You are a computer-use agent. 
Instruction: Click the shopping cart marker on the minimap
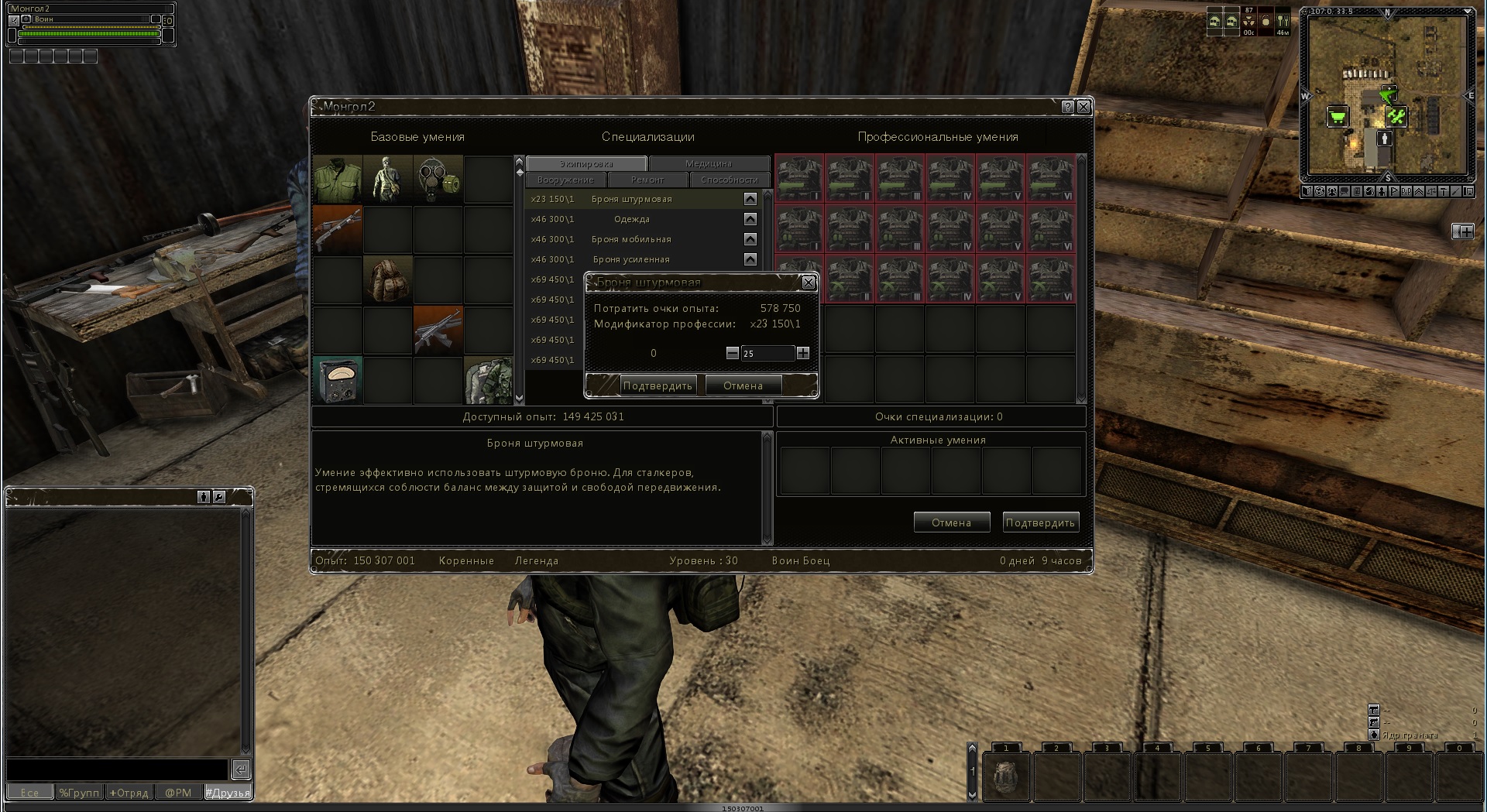pos(1338,117)
